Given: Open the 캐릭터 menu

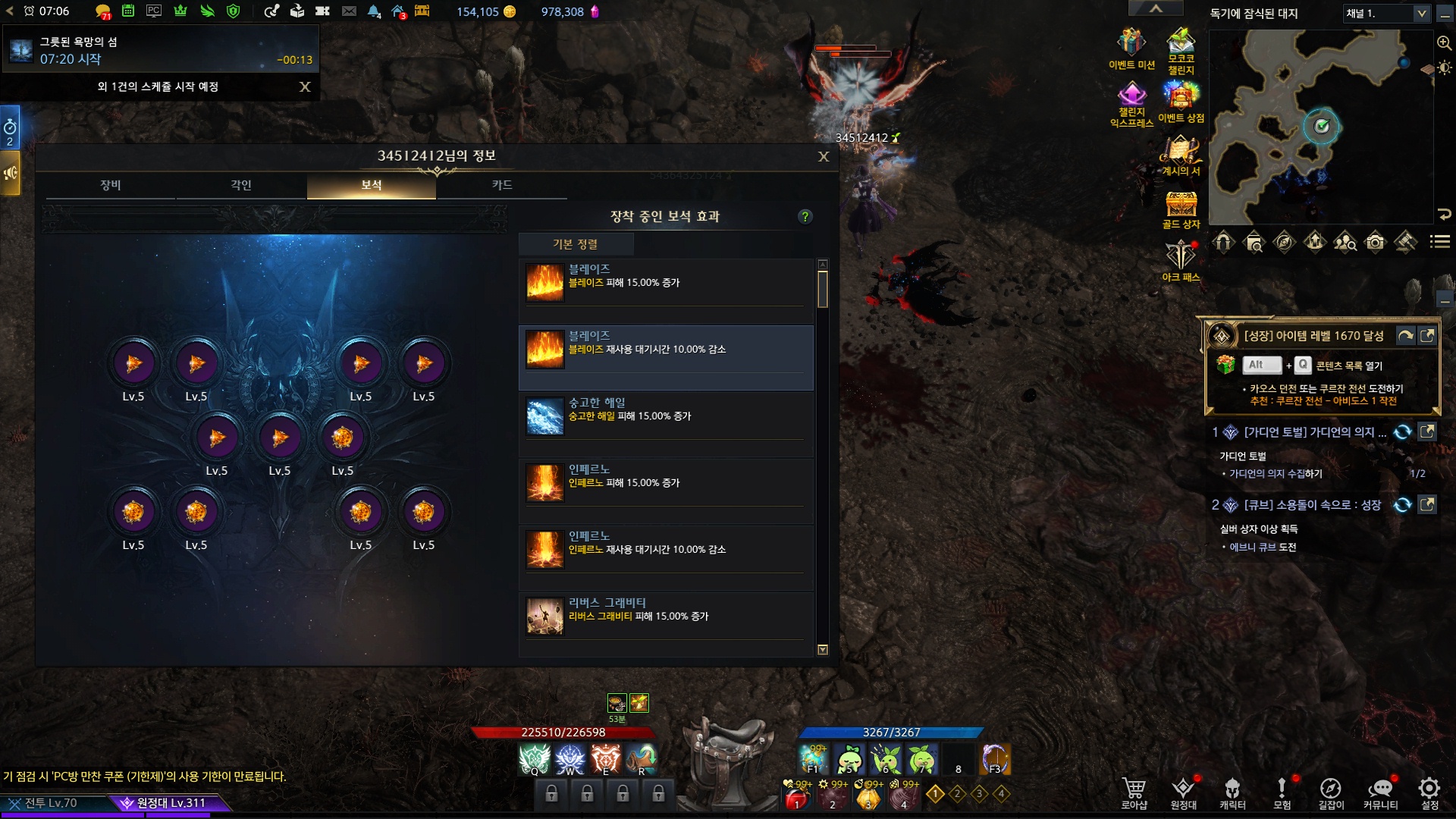Looking at the screenshot, I should coord(1232,792).
